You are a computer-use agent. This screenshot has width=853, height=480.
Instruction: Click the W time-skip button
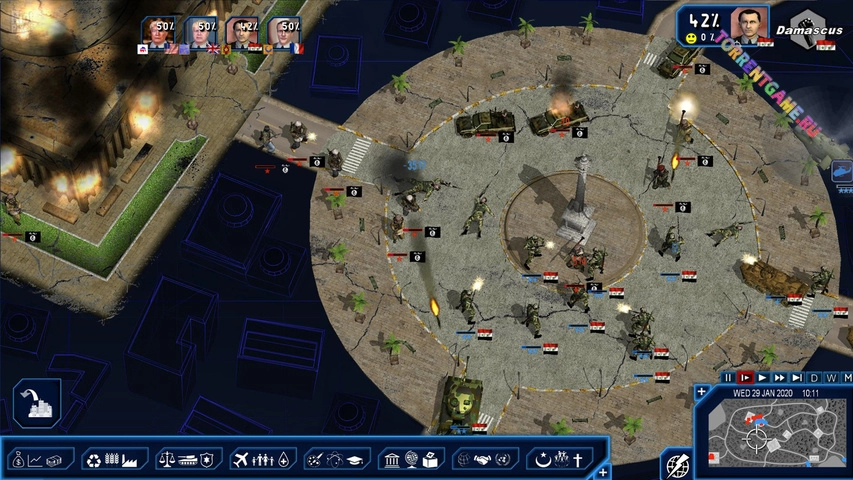(x=831, y=378)
